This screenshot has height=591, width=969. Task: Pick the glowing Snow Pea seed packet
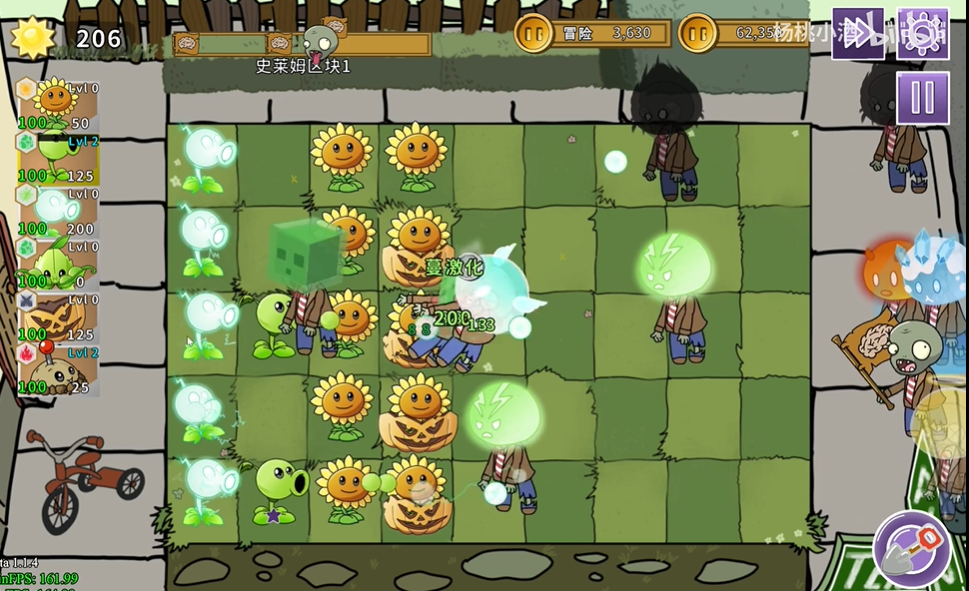point(58,211)
